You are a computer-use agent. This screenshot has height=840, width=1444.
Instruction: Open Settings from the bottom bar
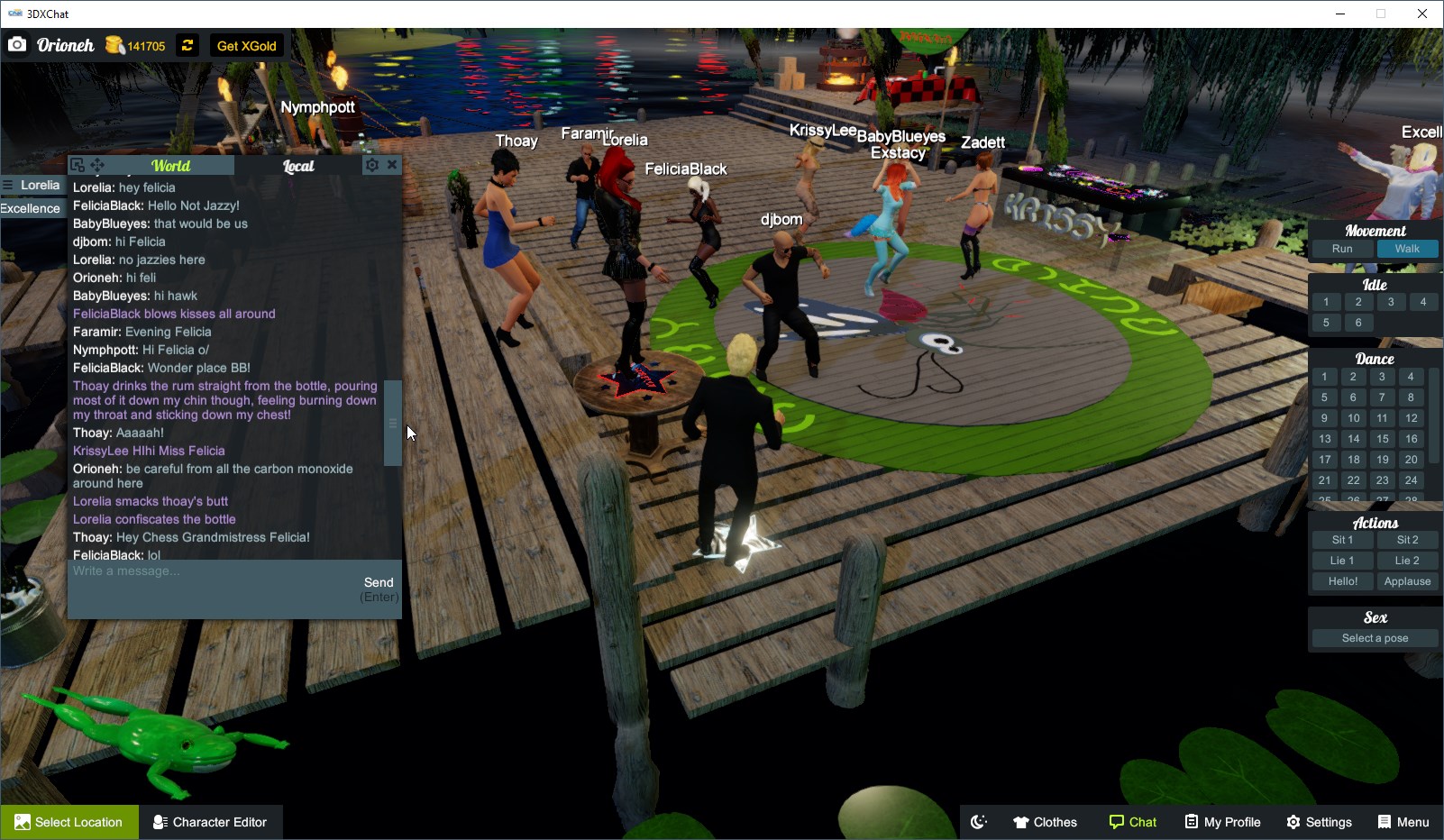pos(1319,821)
